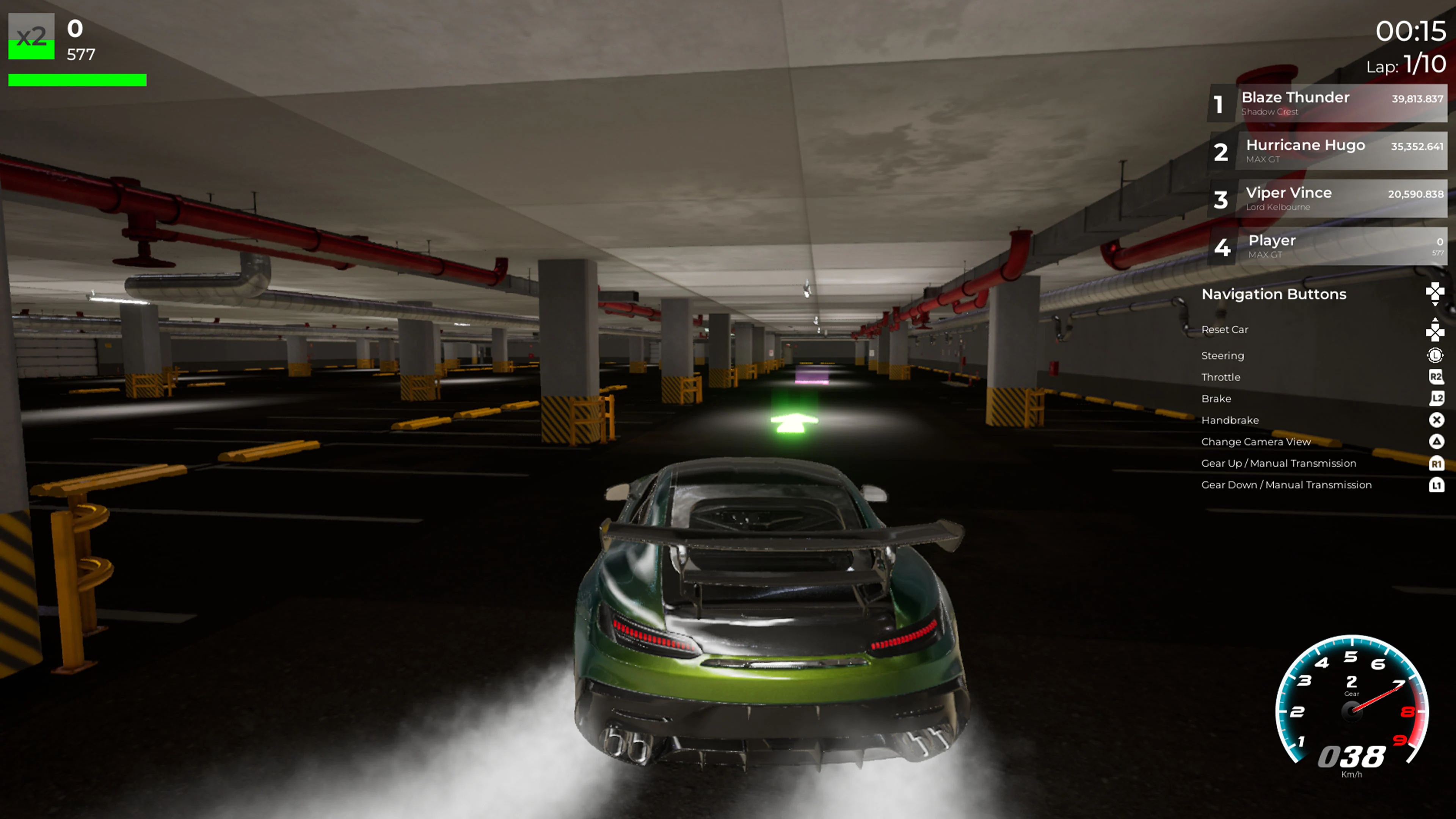Click the Triangle Change Camera View icon
This screenshot has width=1456, height=819.
tap(1436, 441)
